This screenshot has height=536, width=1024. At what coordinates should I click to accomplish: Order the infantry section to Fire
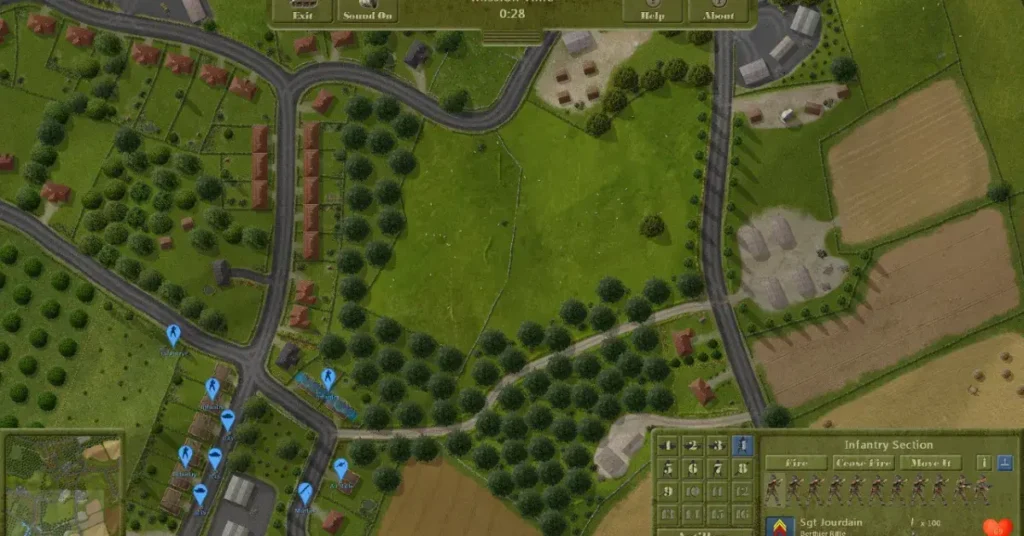click(796, 463)
